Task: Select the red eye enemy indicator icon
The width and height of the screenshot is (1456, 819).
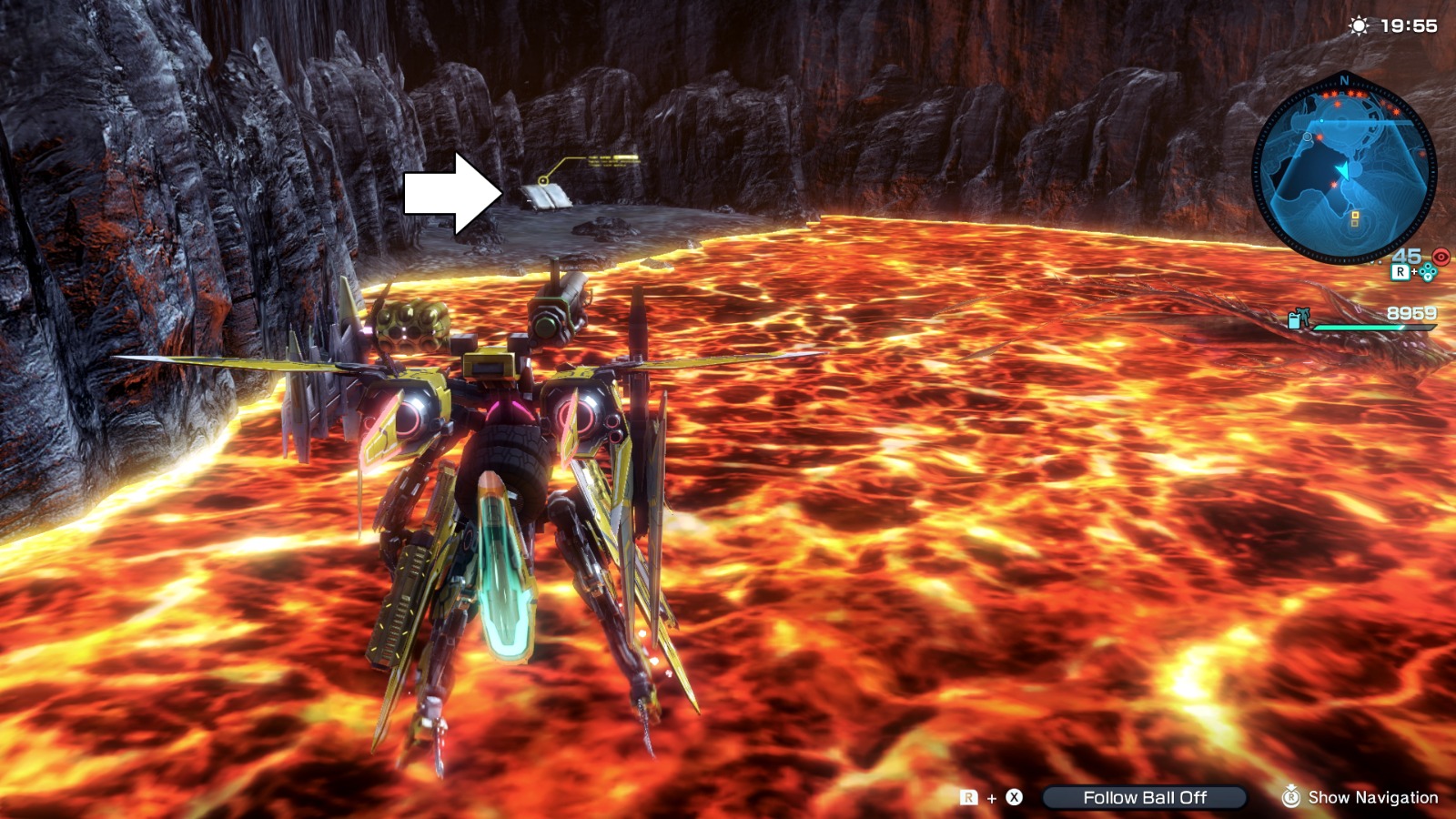Action: click(1441, 257)
